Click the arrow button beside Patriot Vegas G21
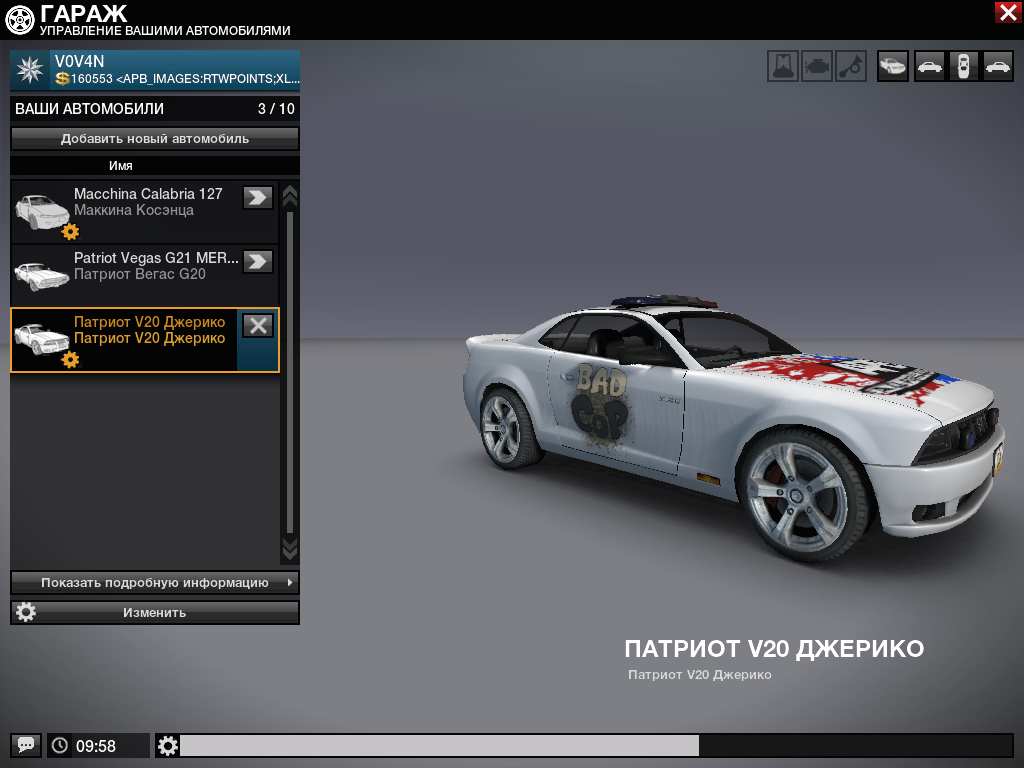Image resolution: width=1024 pixels, height=768 pixels. [258, 261]
